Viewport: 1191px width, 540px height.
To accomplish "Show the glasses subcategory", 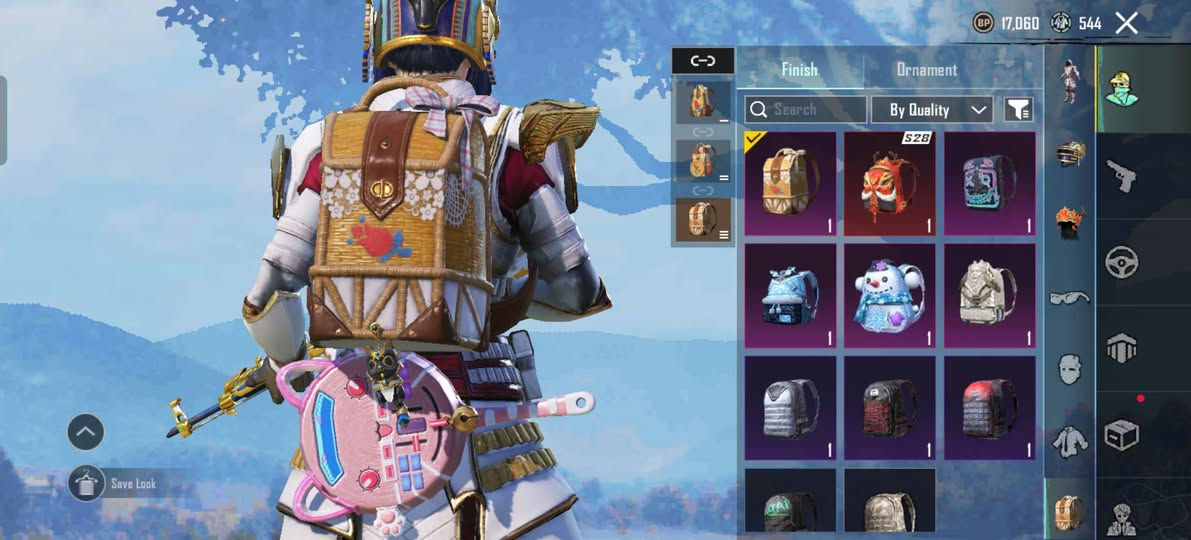I will pos(1070,297).
